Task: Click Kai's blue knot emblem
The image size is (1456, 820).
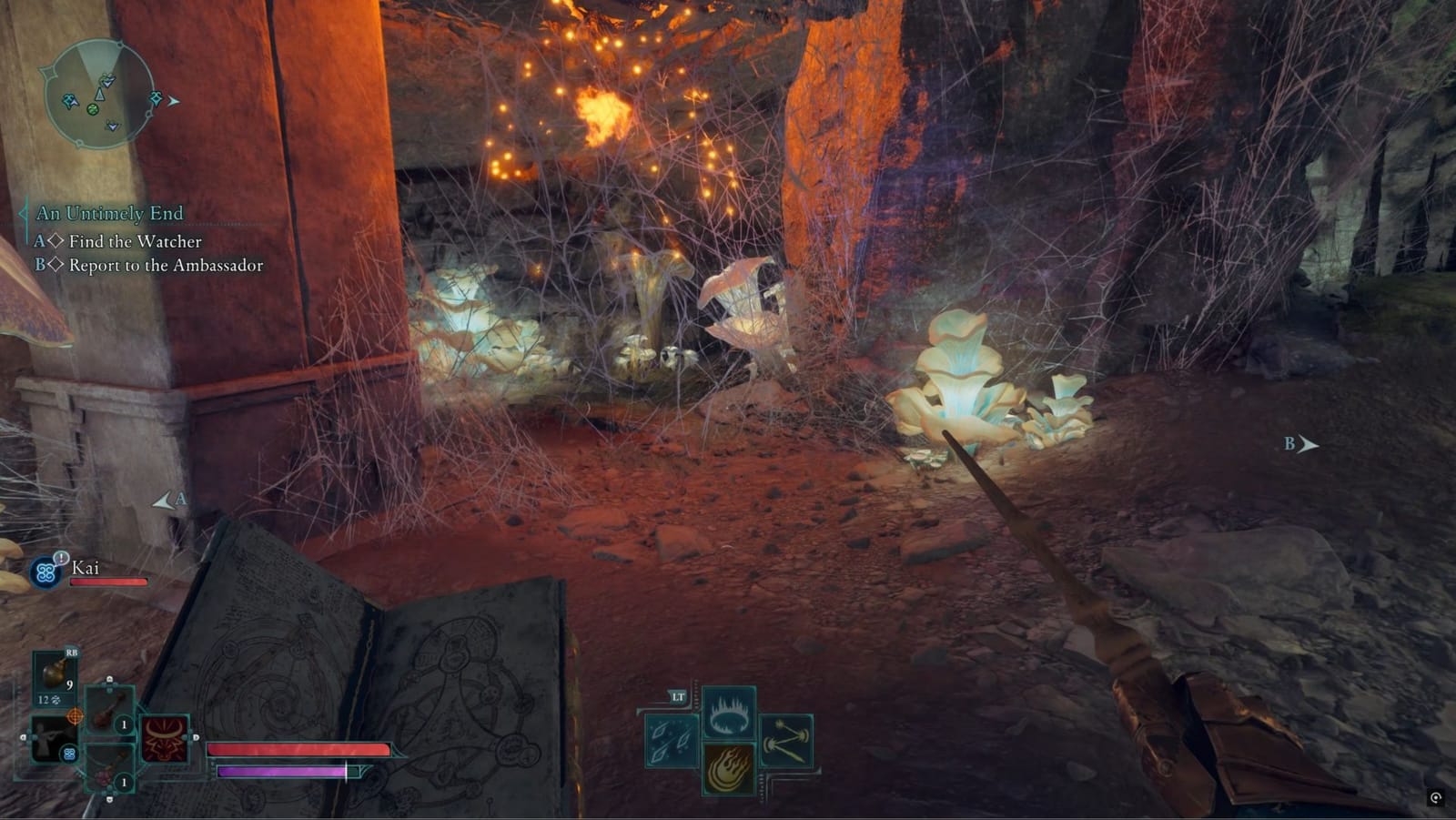Action: click(45, 572)
